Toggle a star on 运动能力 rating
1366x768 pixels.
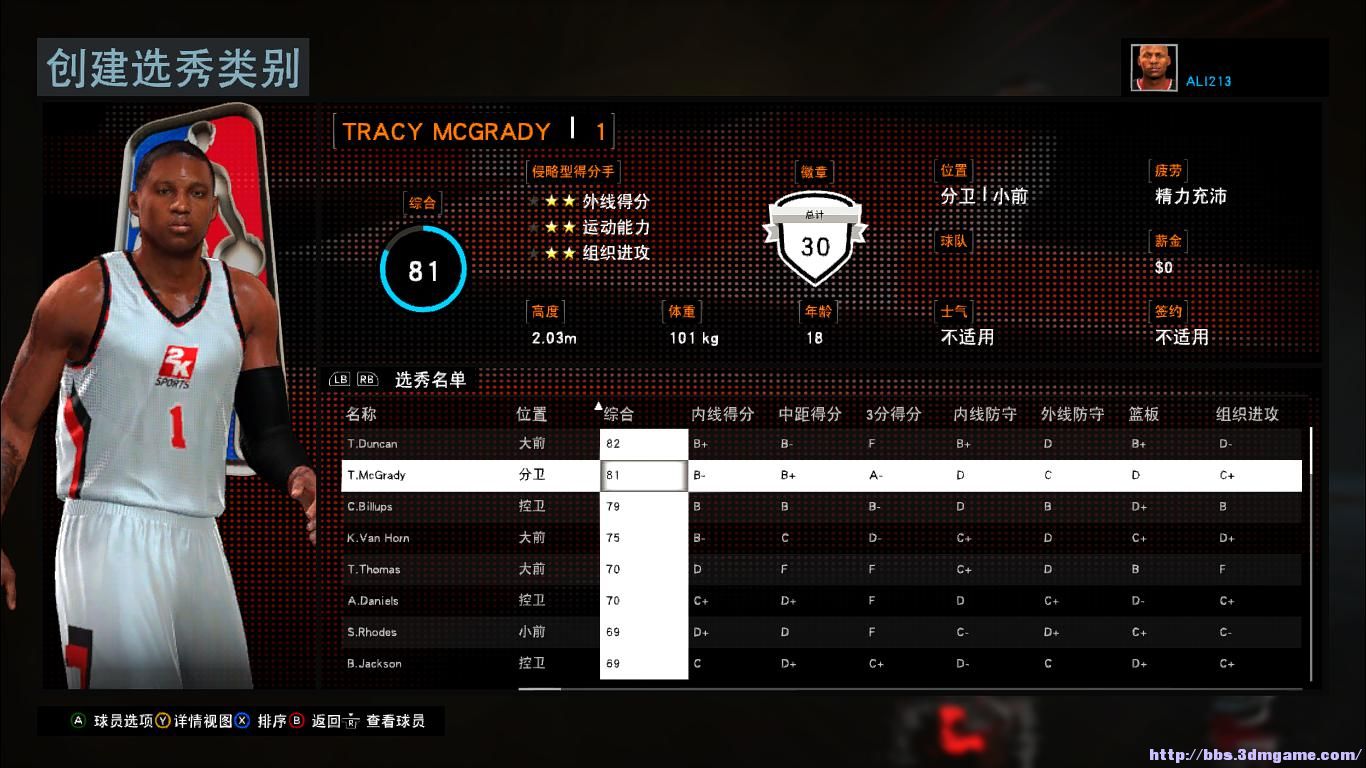tap(552, 227)
